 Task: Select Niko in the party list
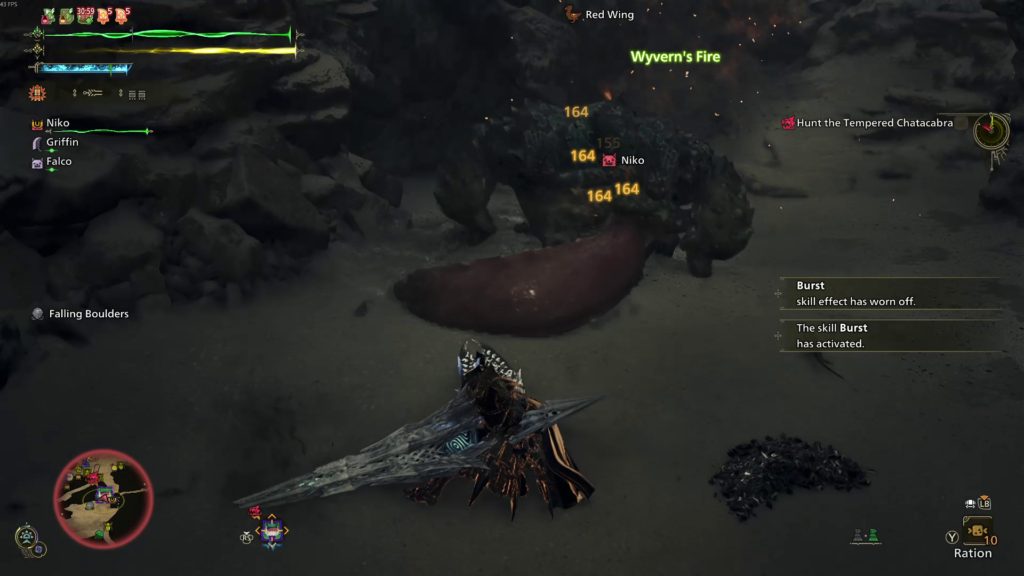tap(58, 123)
